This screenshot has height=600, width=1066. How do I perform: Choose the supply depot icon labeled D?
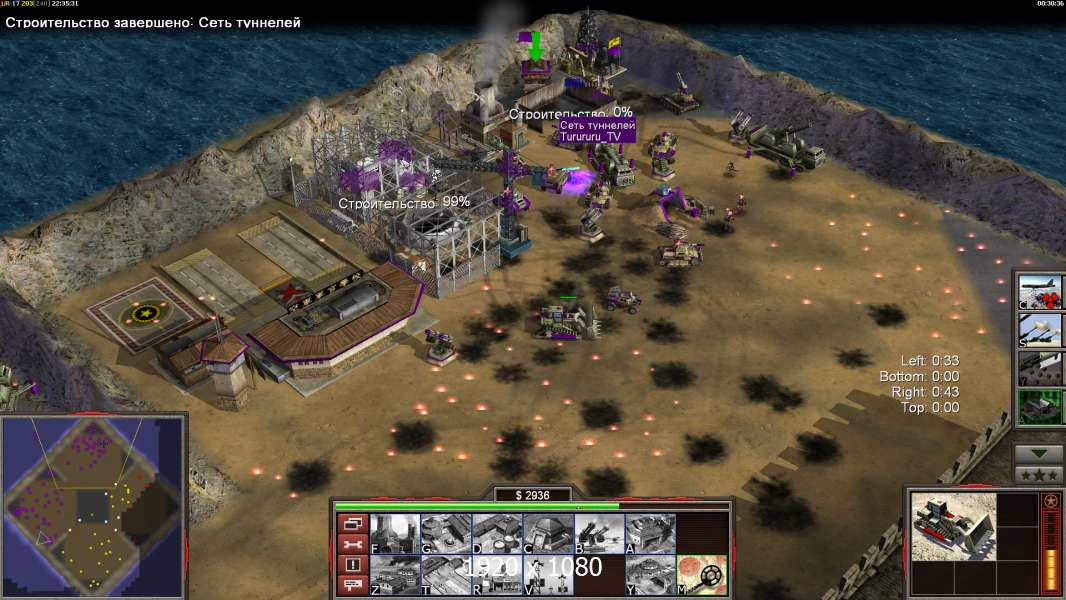[x=496, y=534]
